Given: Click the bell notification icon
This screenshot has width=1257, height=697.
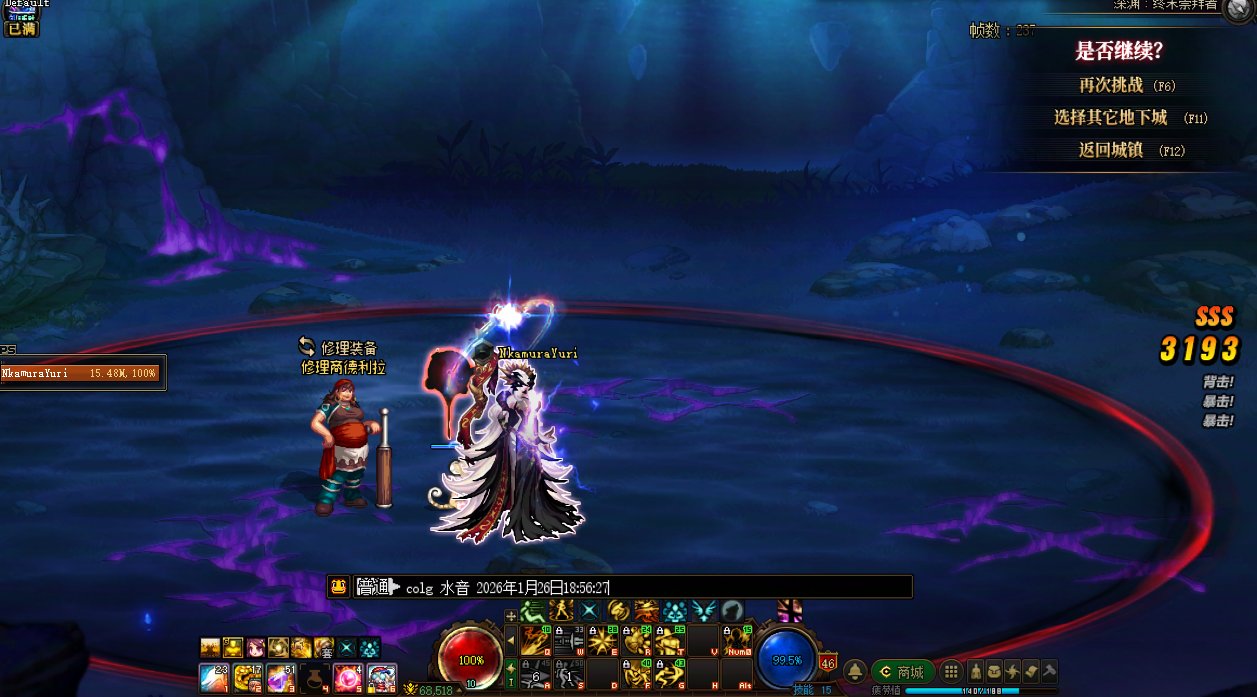Looking at the screenshot, I should tap(855, 672).
